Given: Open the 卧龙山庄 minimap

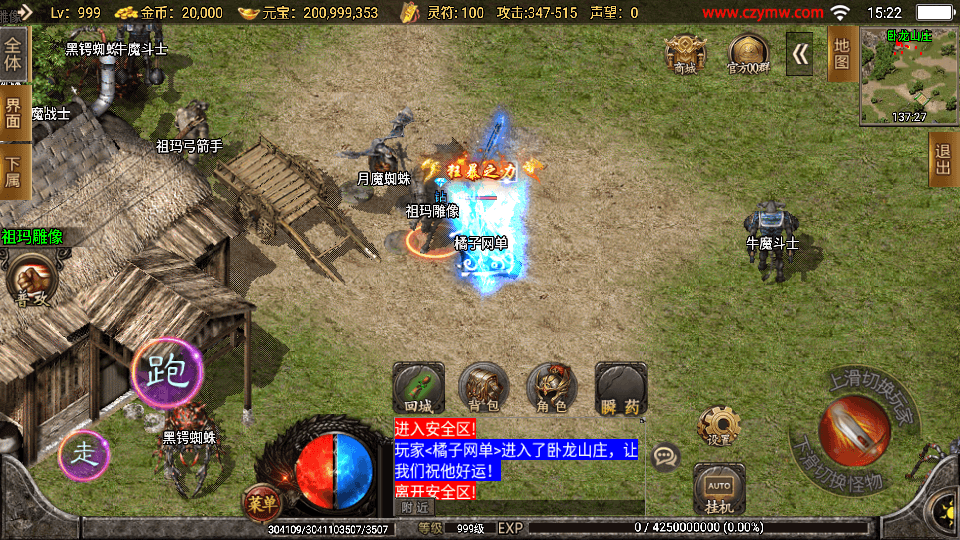Looking at the screenshot, I should 909,76.
